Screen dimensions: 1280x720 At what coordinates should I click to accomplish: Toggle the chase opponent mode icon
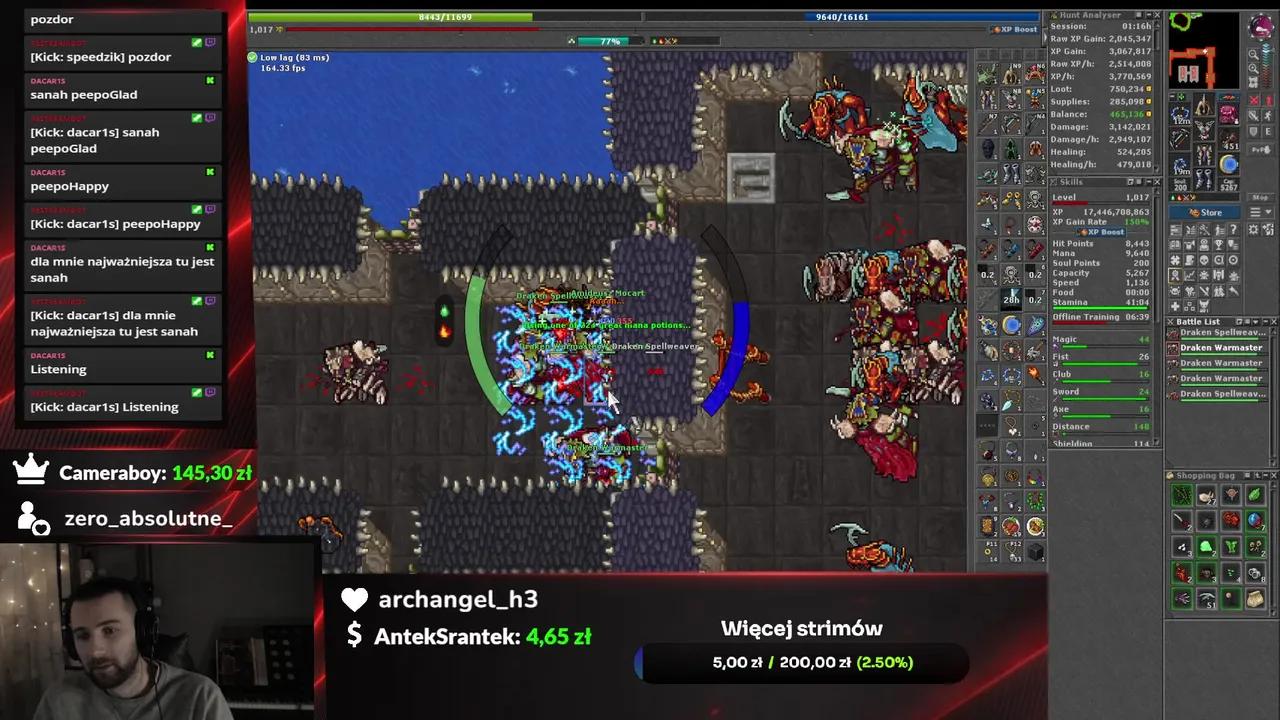[1269, 115]
